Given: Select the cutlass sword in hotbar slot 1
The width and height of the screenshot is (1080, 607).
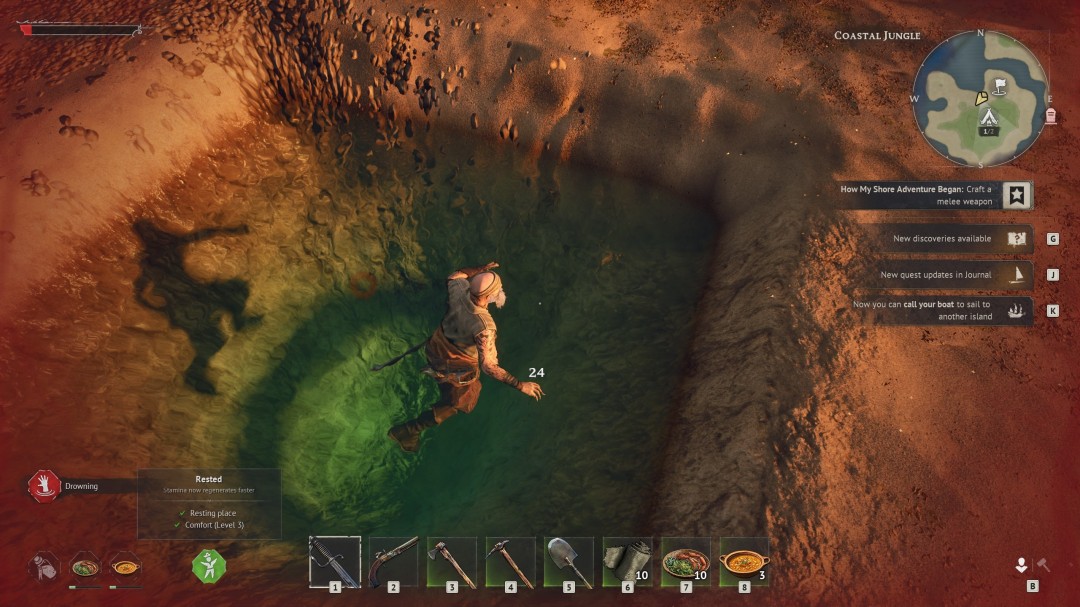Looking at the screenshot, I should pyautogui.click(x=334, y=561).
